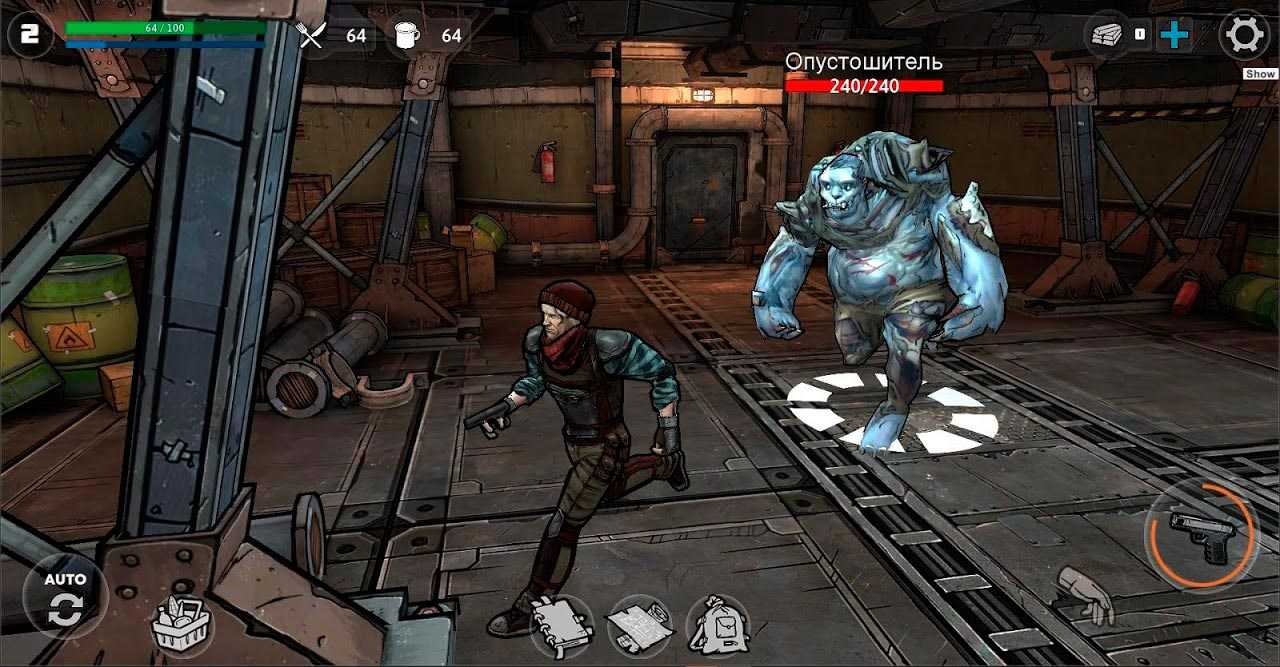Image resolution: width=1280 pixels, height=667 pixels.
Task: Open the spiral notebook journal
Action: click(x=561, y=625)
